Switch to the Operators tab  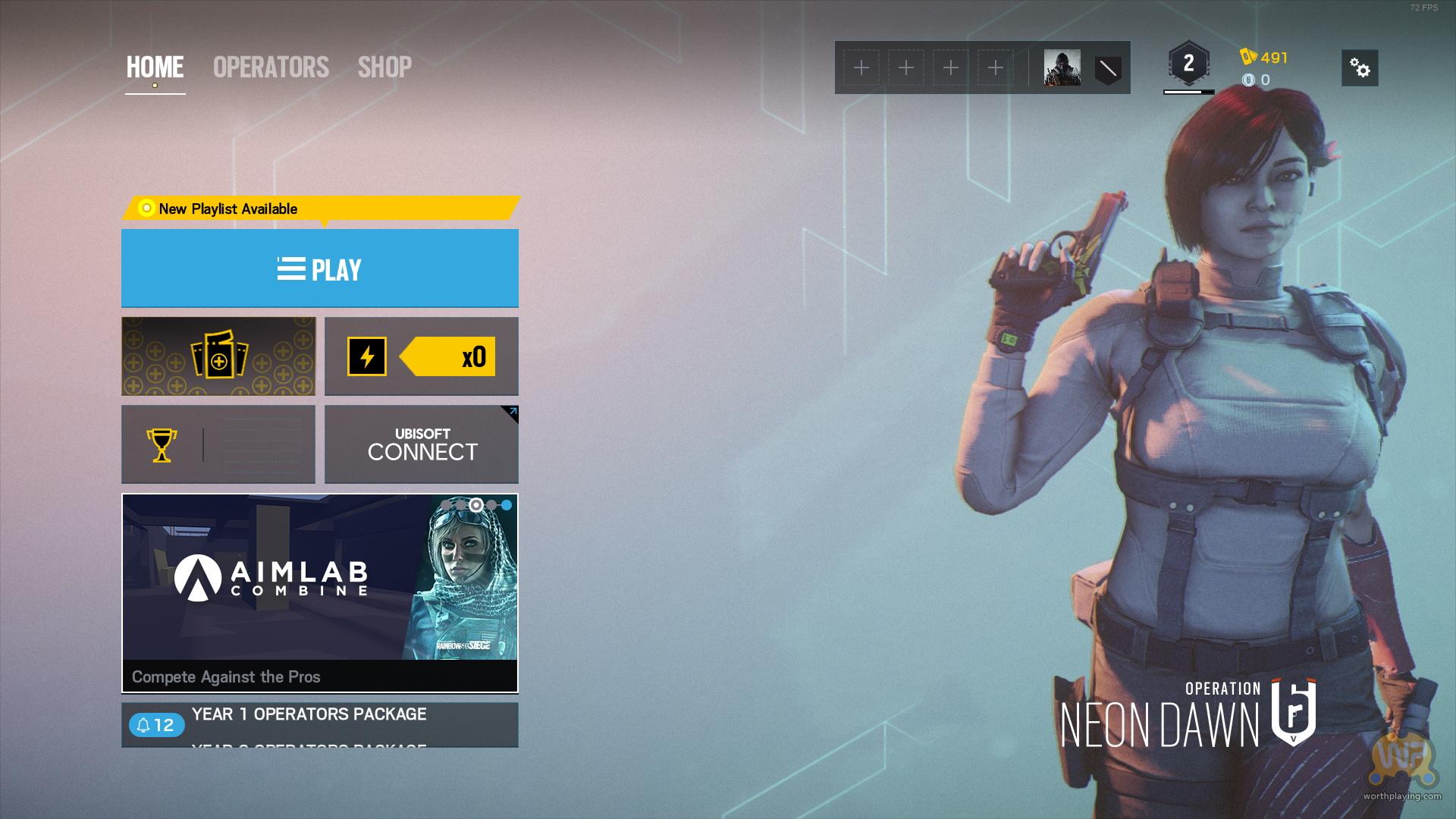point(271,67)
